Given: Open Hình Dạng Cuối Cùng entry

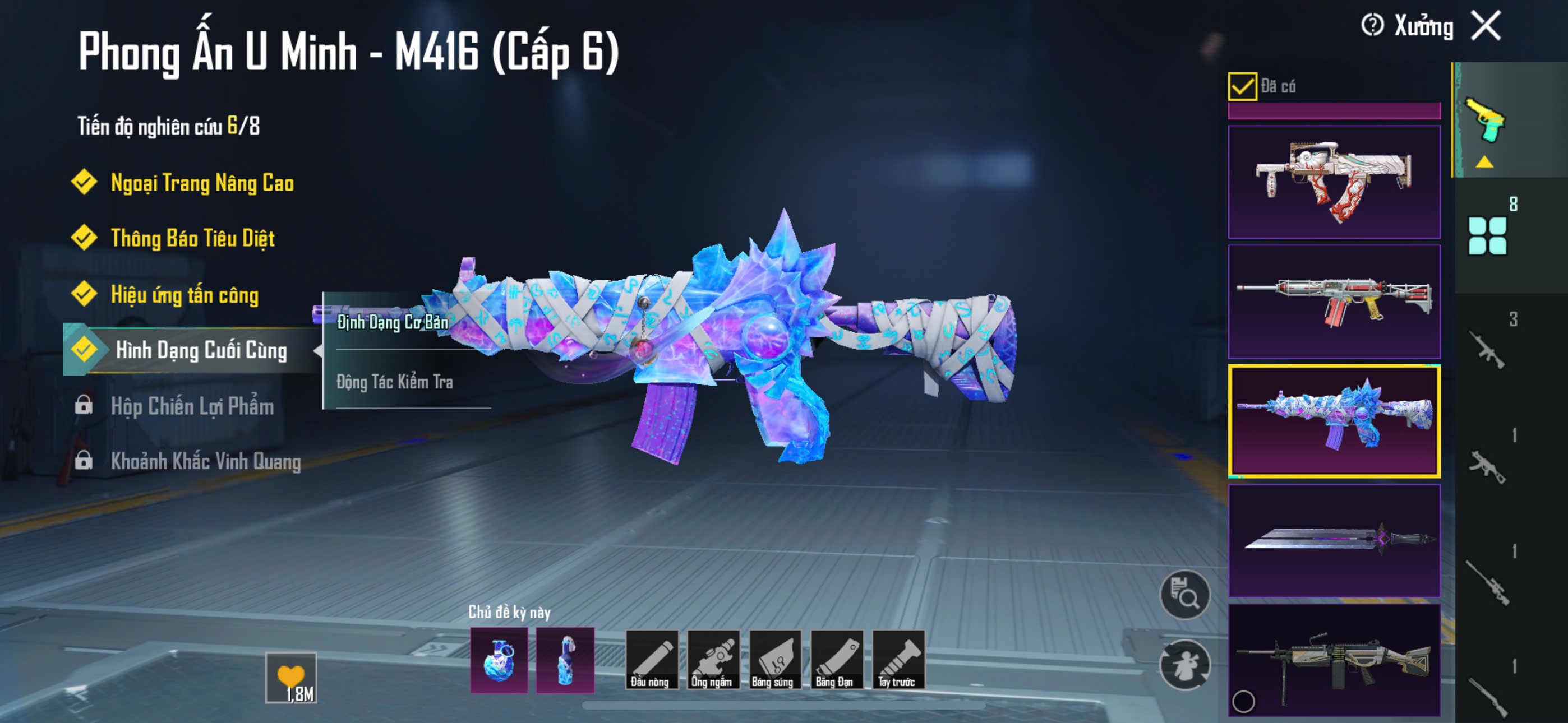Looking at the screenshot, I should [x=201, y=350].
